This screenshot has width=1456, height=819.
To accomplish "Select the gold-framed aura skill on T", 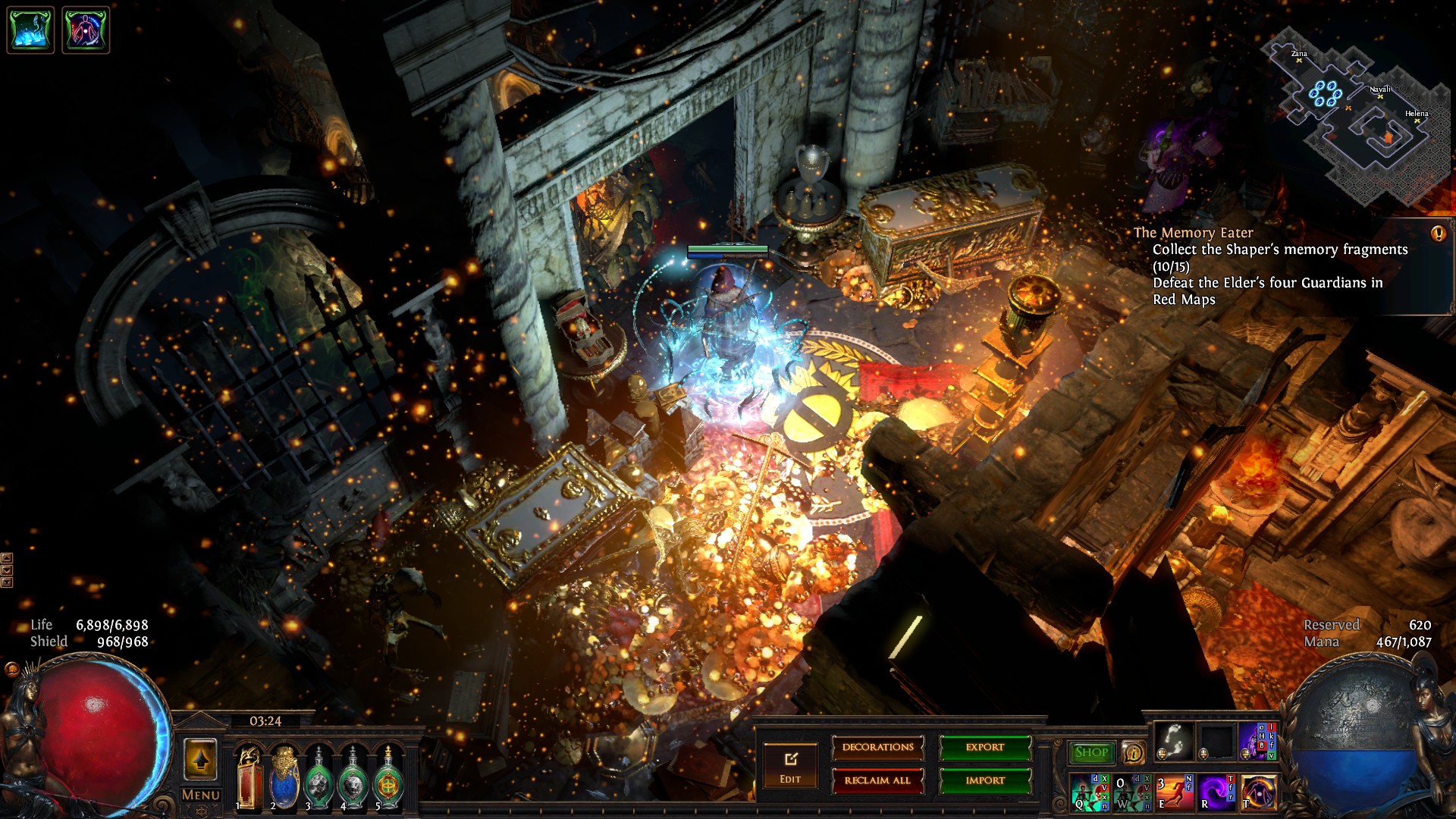I will pos(1258,792).
